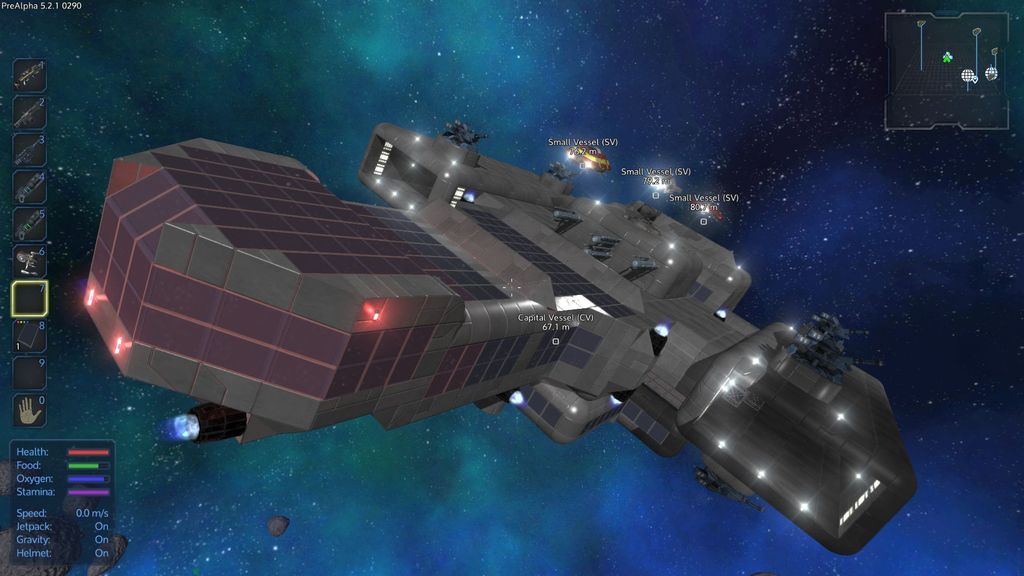Click the green player arrow on minimap

947,58
